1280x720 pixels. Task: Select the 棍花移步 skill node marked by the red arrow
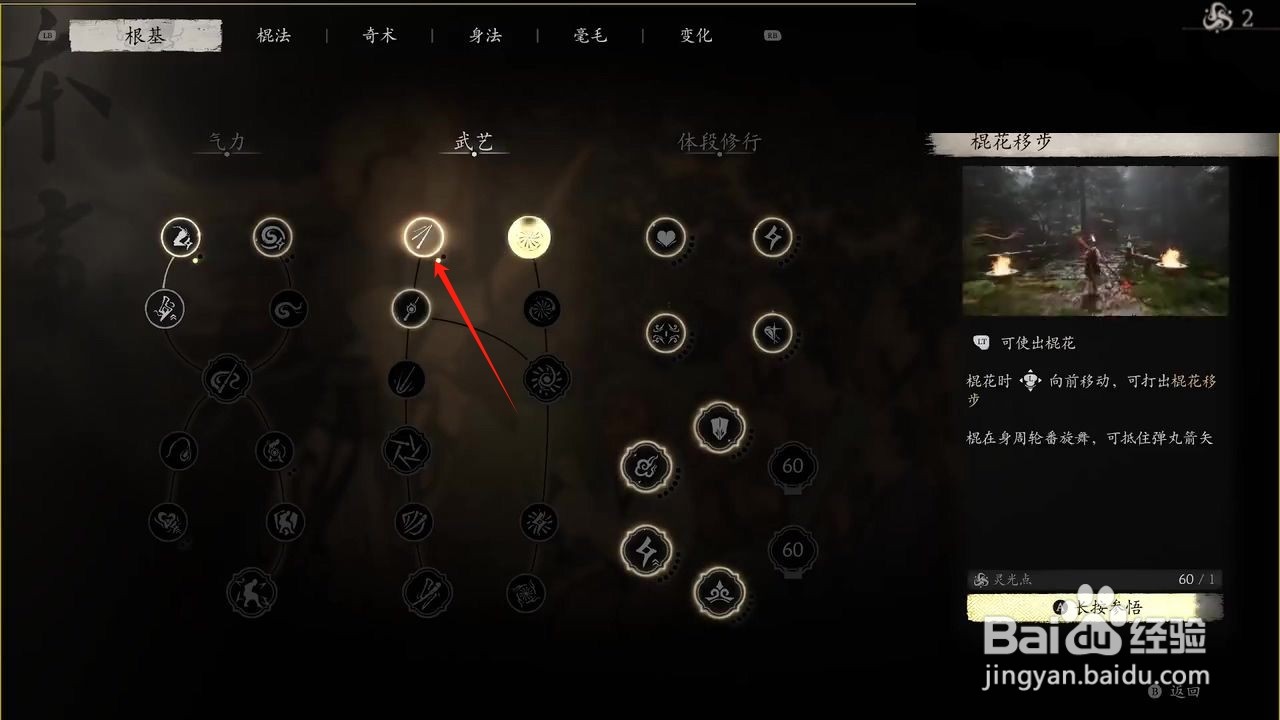[424, 237]
